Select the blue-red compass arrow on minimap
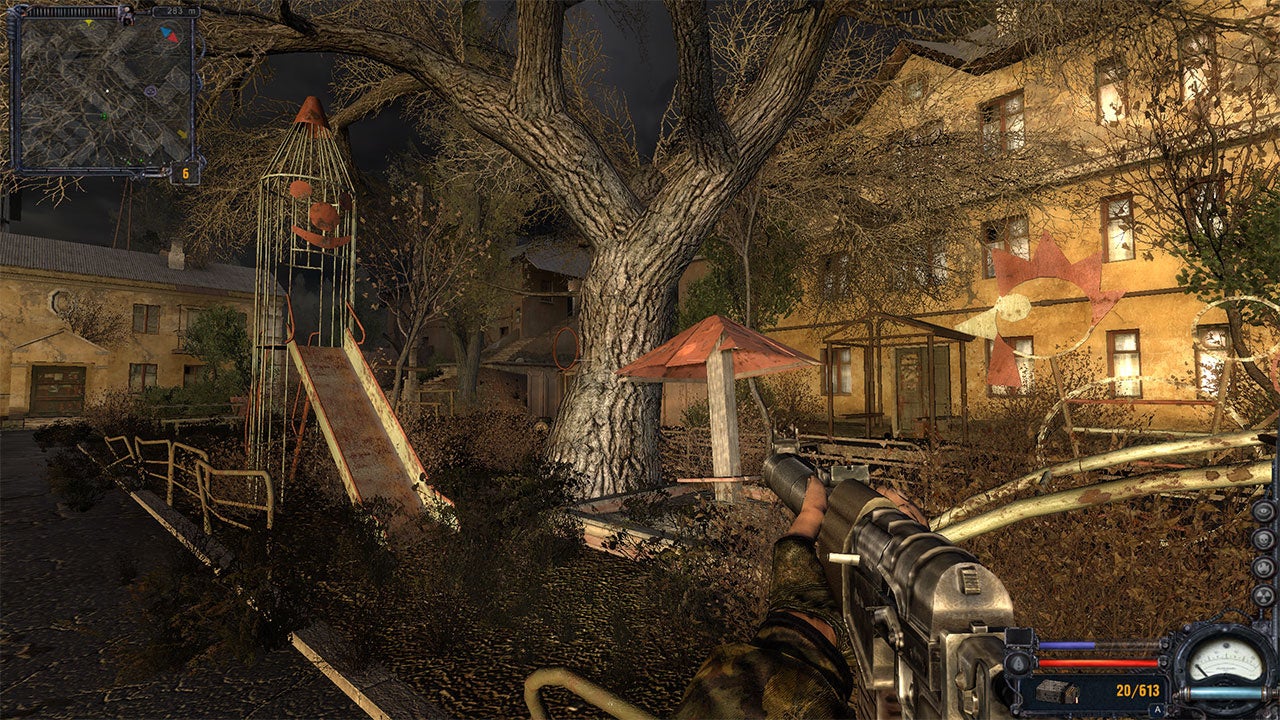This screenshot has height=720, width=1280. tap(169, 34)
